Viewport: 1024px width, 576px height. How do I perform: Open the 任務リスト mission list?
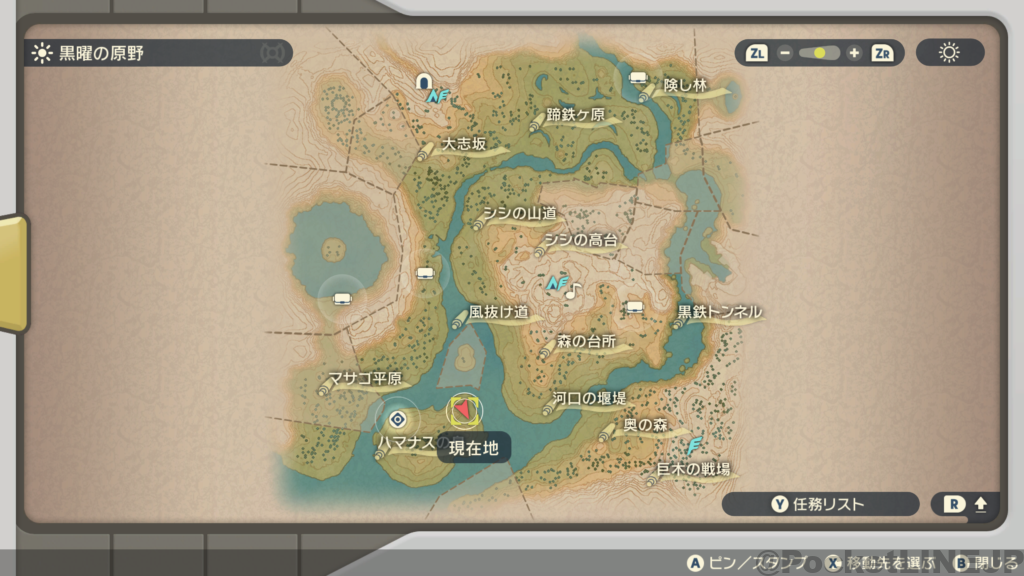pyautogui.click(x=819, y=504)
